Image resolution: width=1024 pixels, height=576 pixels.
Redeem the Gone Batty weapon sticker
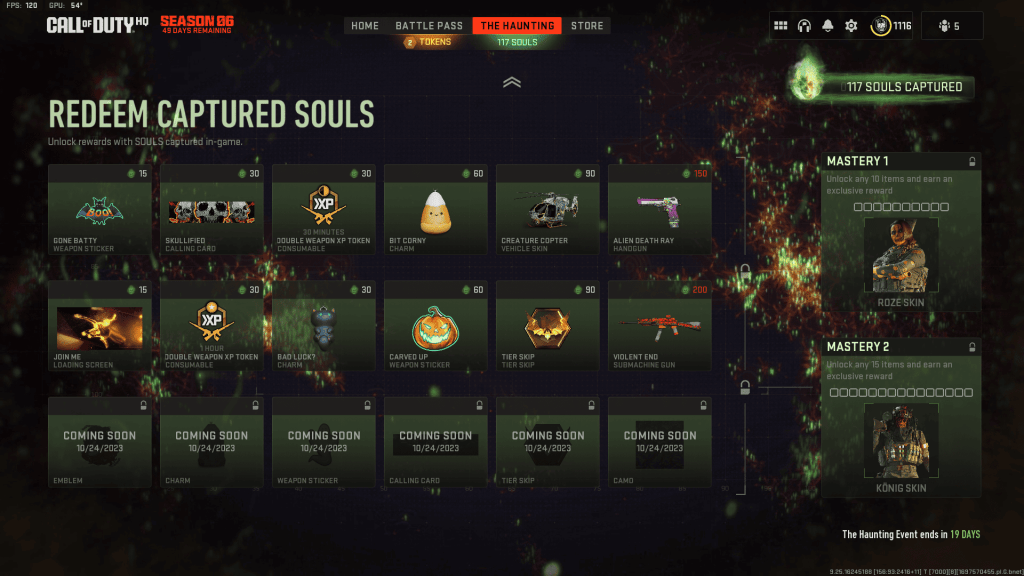pos(100,209)
